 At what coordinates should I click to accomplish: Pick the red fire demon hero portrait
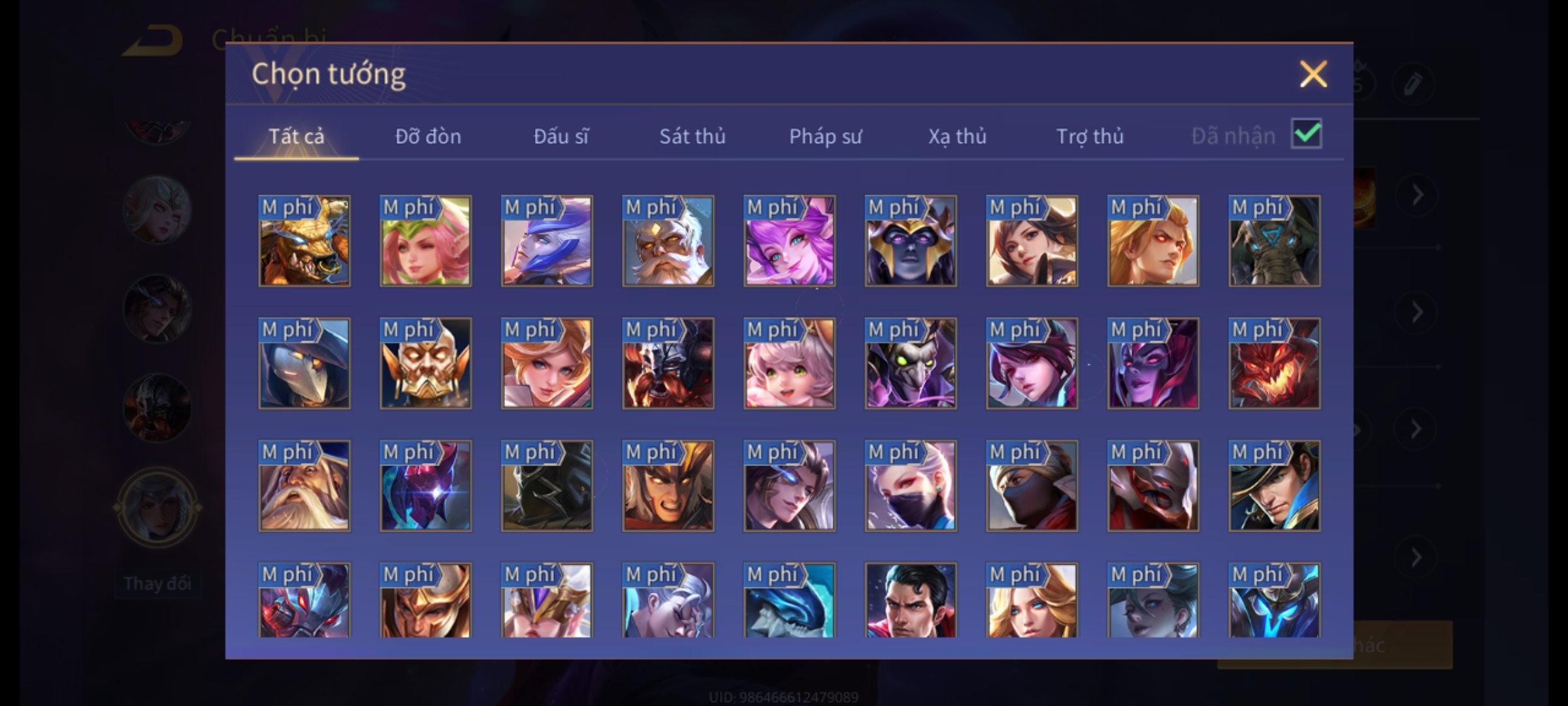pyautogui.click(x=1274, y=363)
